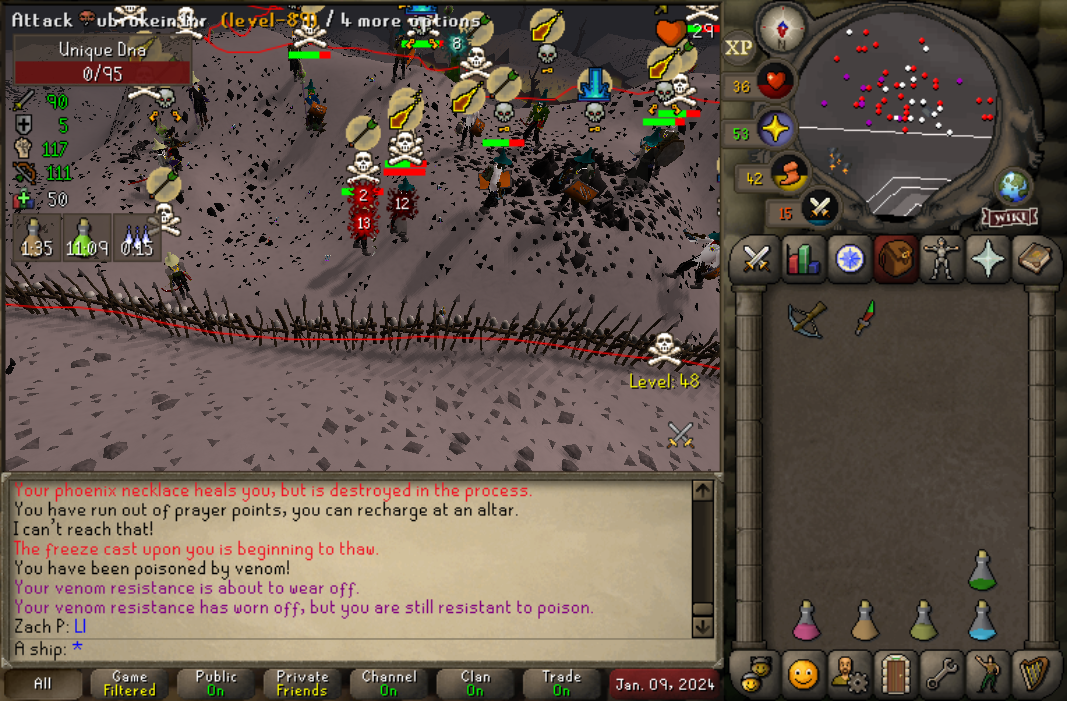Viewport: 1067px width, 701px height.
Task: Click the pink potion in the inventory
Action: 806,621
